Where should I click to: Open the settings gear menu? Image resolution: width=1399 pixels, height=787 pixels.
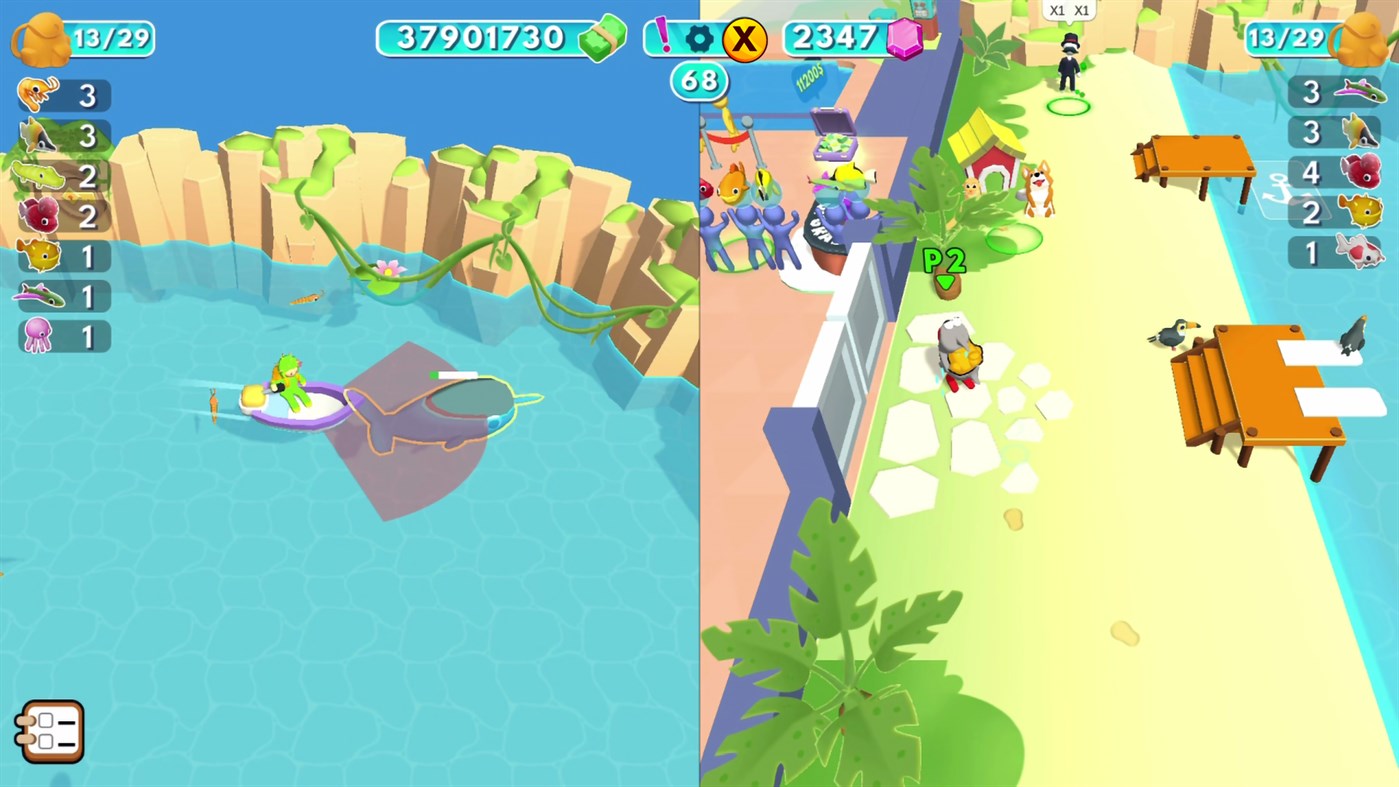698,40
